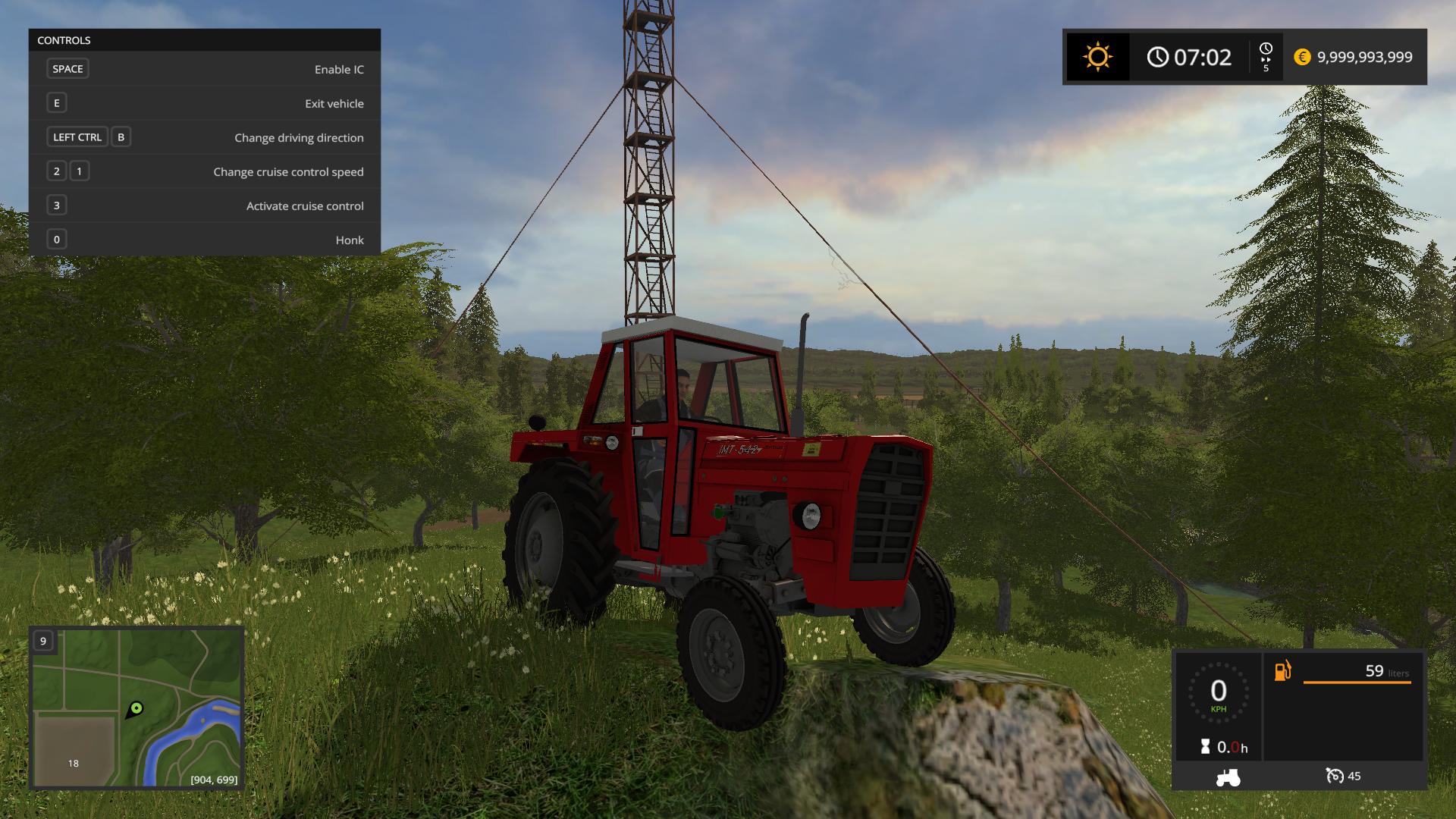This screenshot has height=819, width=1456.
Task: Click the euro coin money icon
Action: click(x=1302, y=57)
